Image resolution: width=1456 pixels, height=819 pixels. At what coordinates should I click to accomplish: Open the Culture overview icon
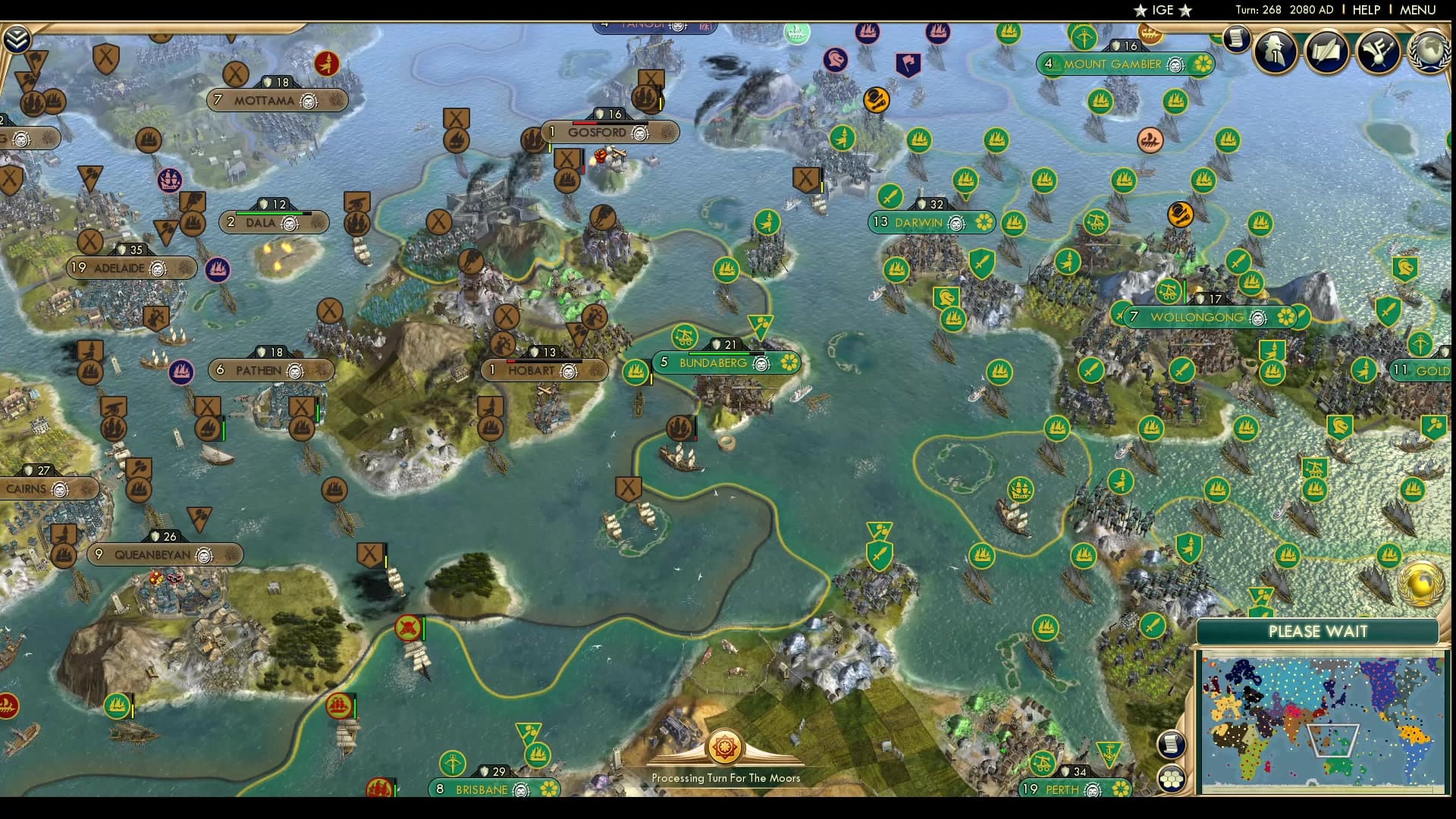1377,52
